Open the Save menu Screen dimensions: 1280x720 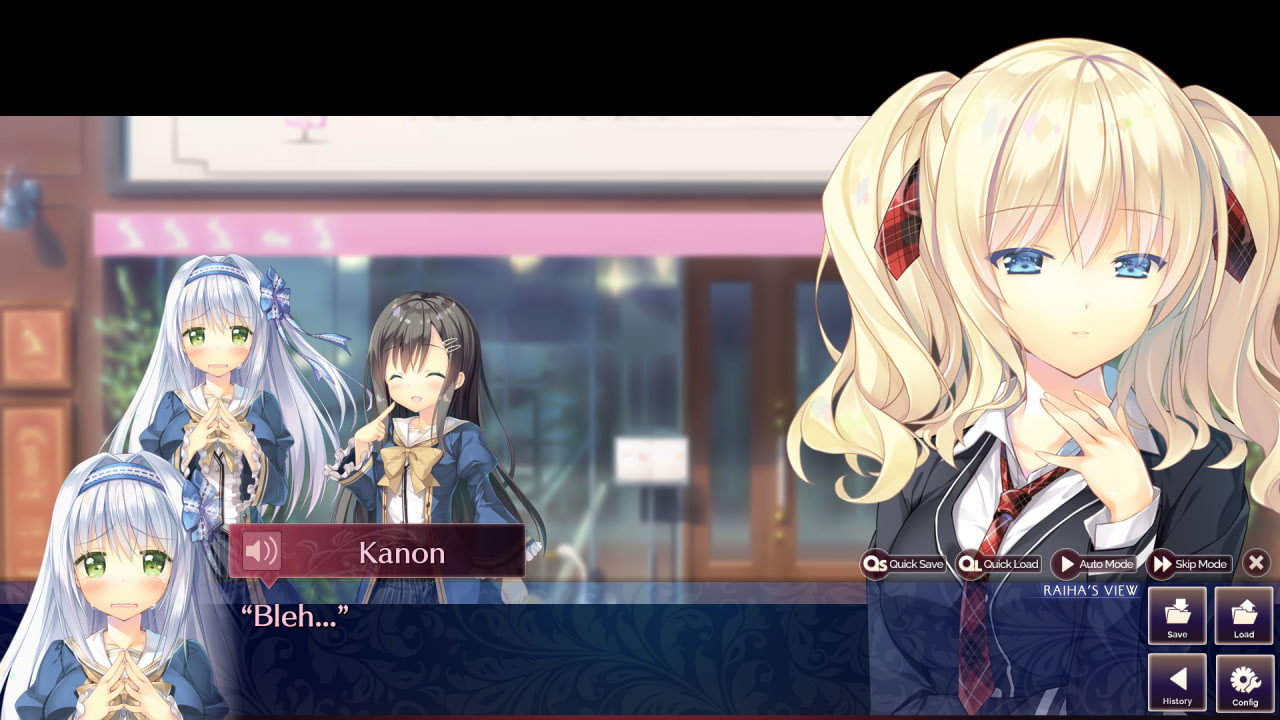(x=1177, y=615)
